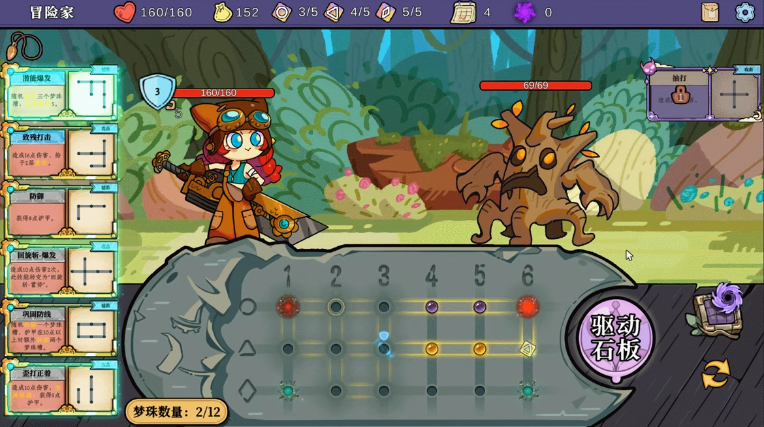Select the green orb in column 1
This screenshot has height=427, width=764.
(x=288, y=391)
